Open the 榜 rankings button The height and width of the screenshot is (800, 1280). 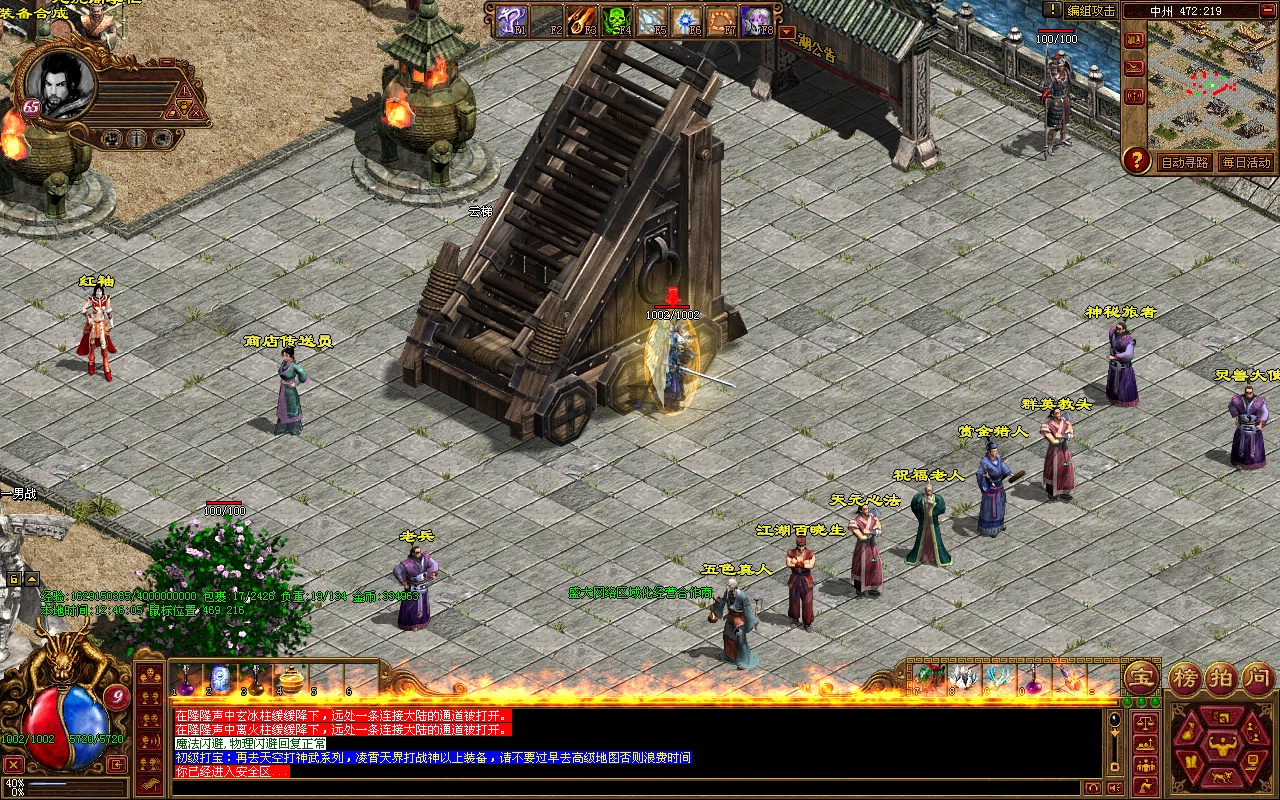(x=1187, y=678)
